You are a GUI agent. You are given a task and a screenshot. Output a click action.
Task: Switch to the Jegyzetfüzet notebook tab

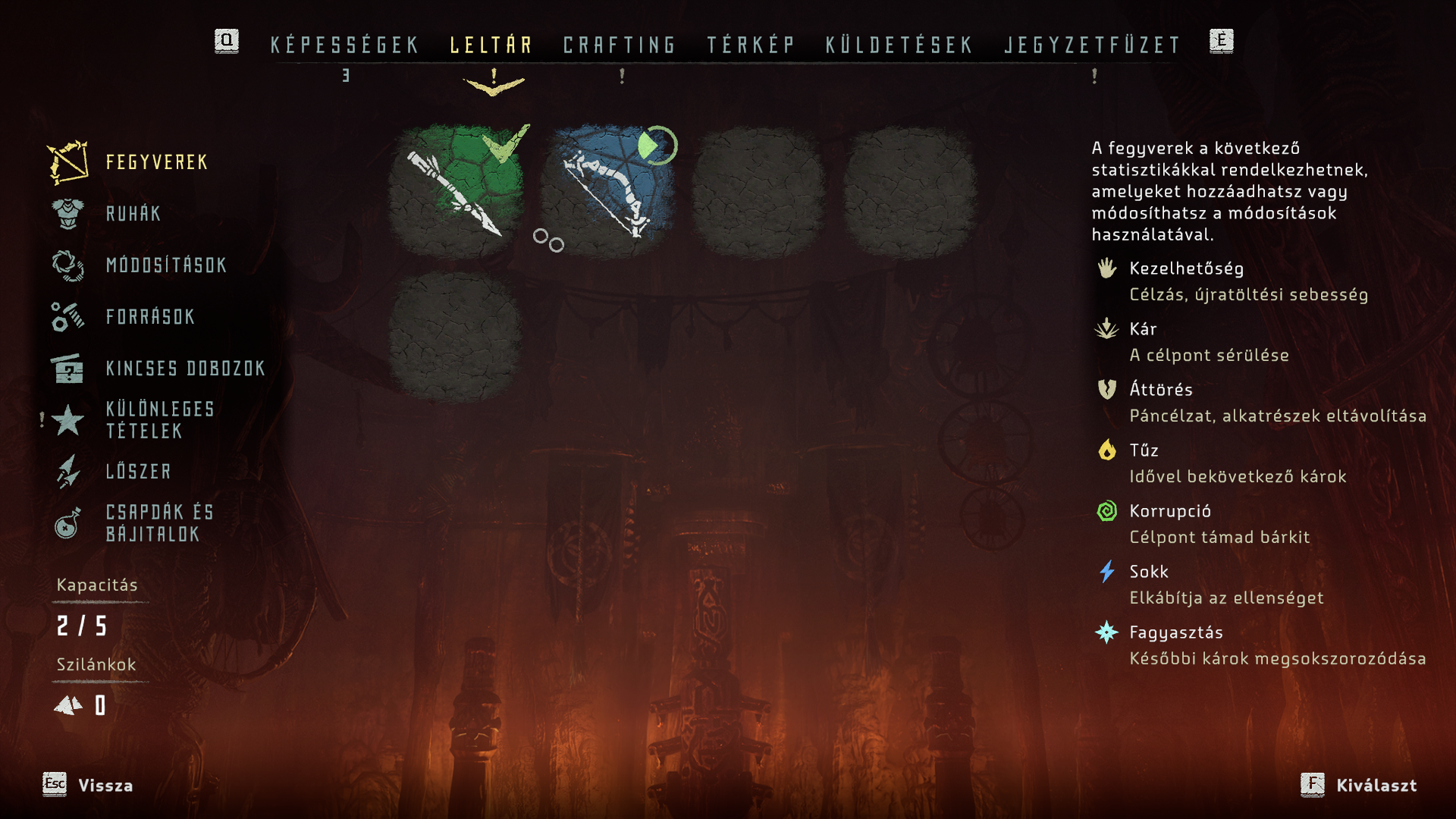click(1093, 45)
